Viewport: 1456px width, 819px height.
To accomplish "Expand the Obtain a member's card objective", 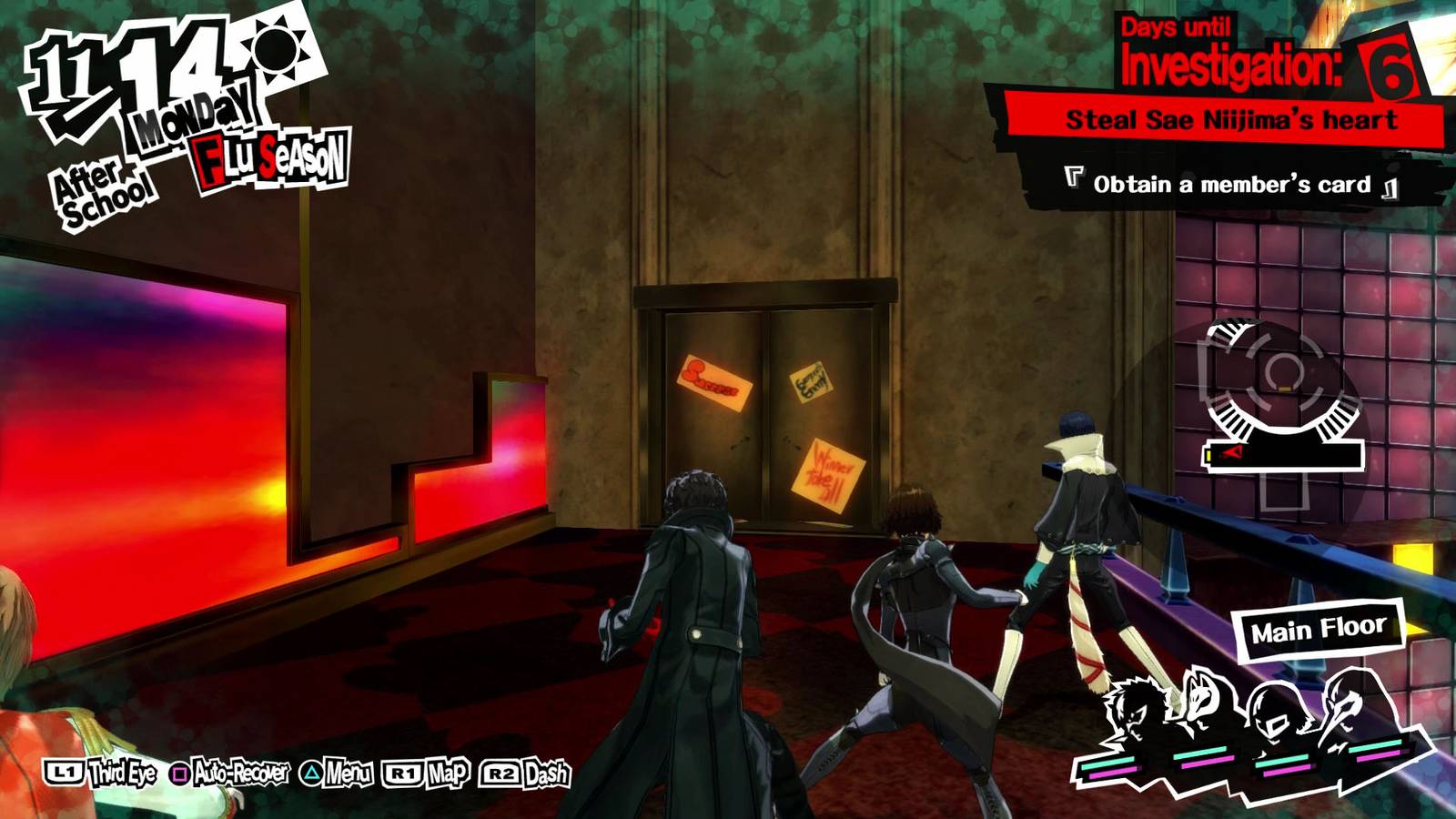I will (x=1230, y=186).
